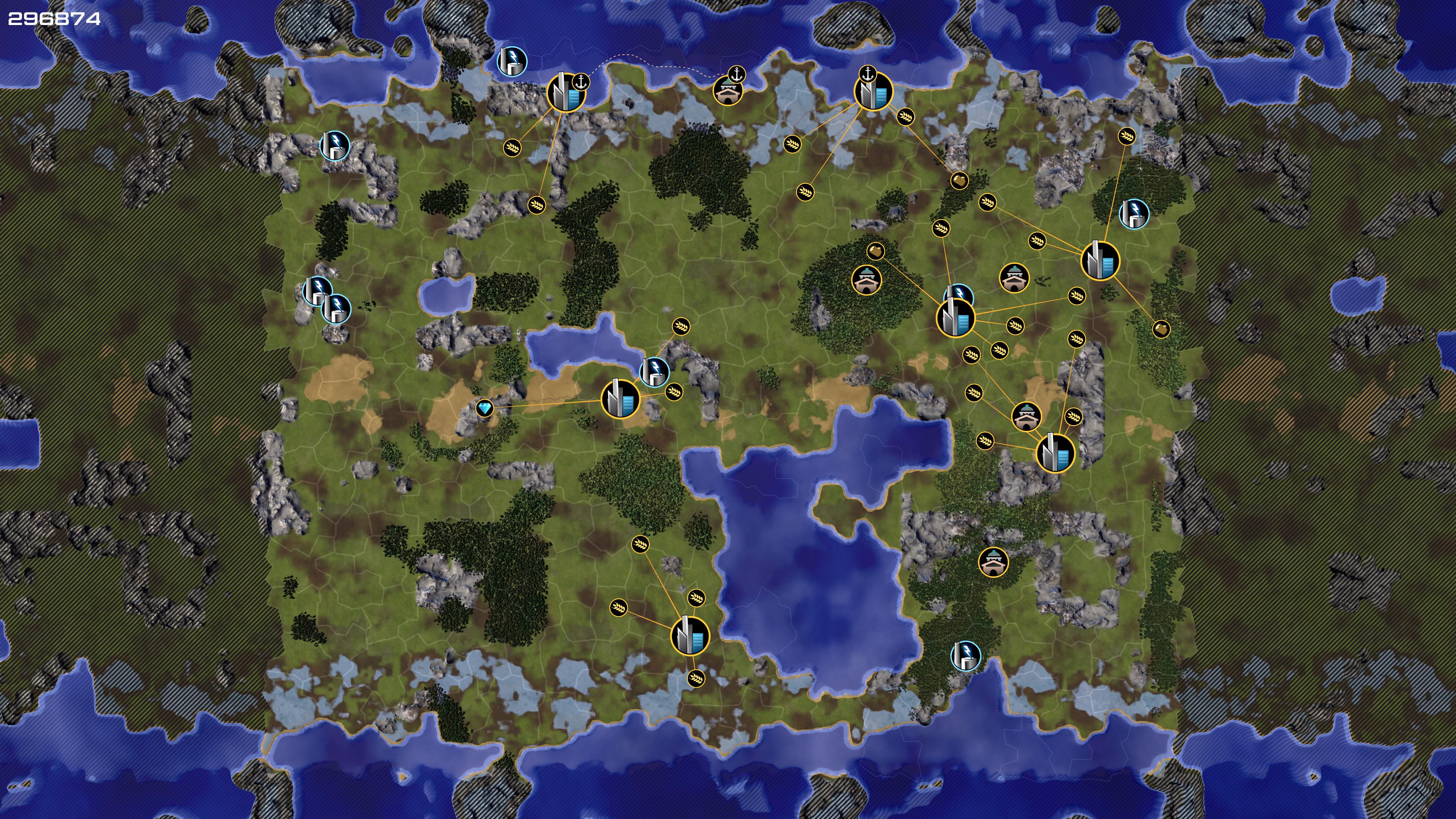Select the power plant marker half-hidden behind a city
The width and height of the screenshot is (1456, 819).
(x=960, y=293)
